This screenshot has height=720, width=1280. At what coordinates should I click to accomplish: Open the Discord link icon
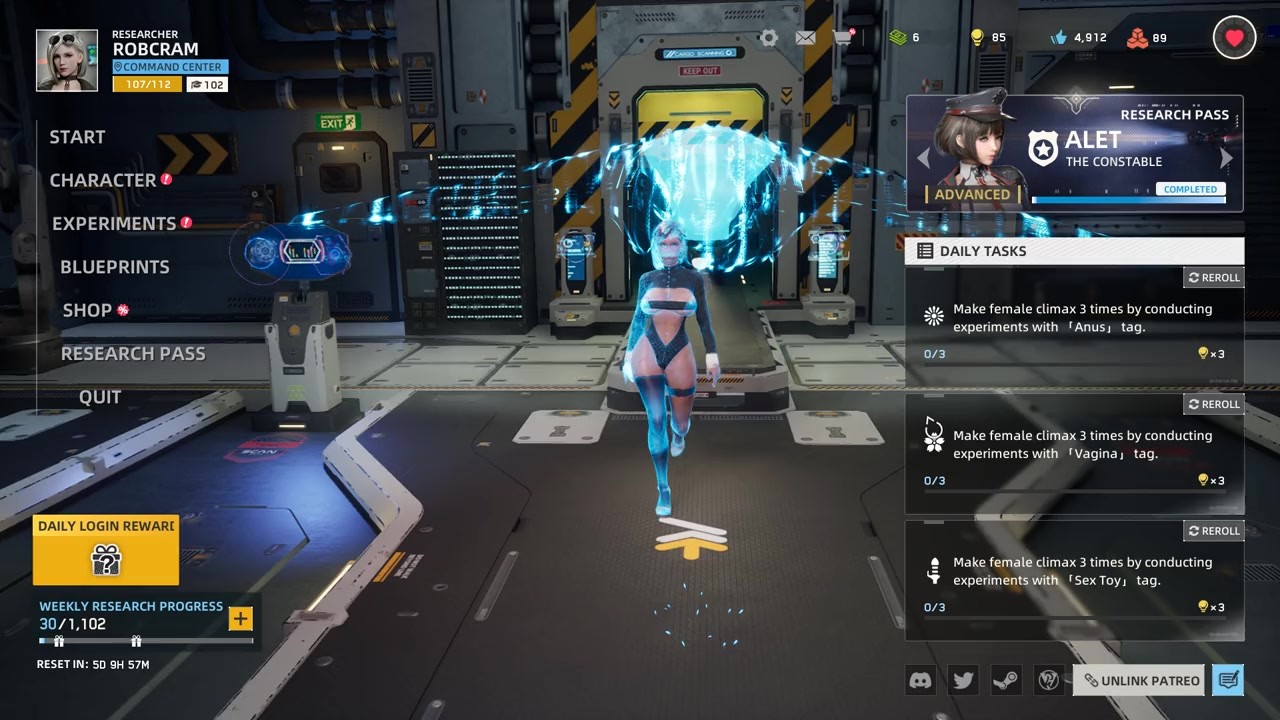920,681
